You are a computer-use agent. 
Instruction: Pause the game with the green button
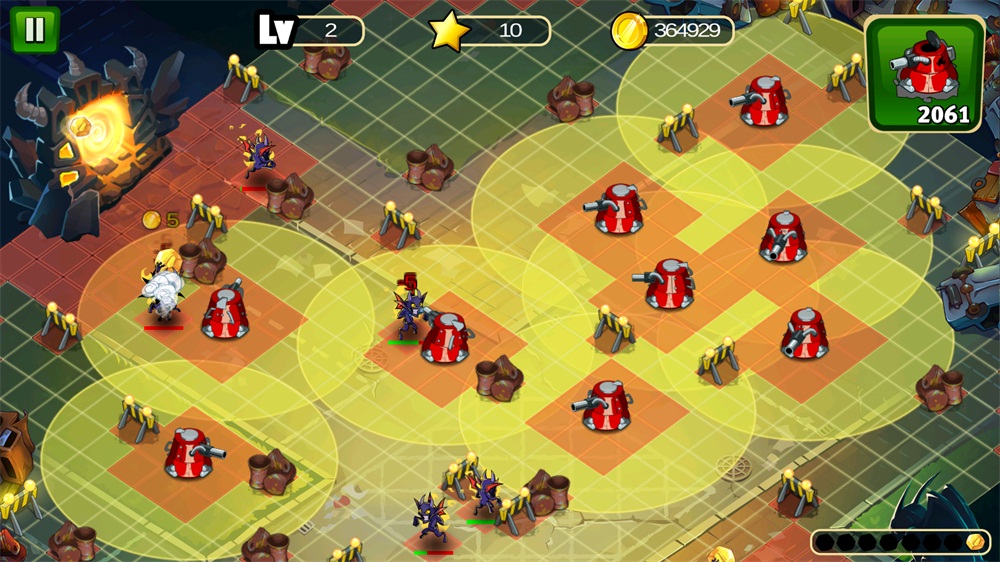coord(35,30)
